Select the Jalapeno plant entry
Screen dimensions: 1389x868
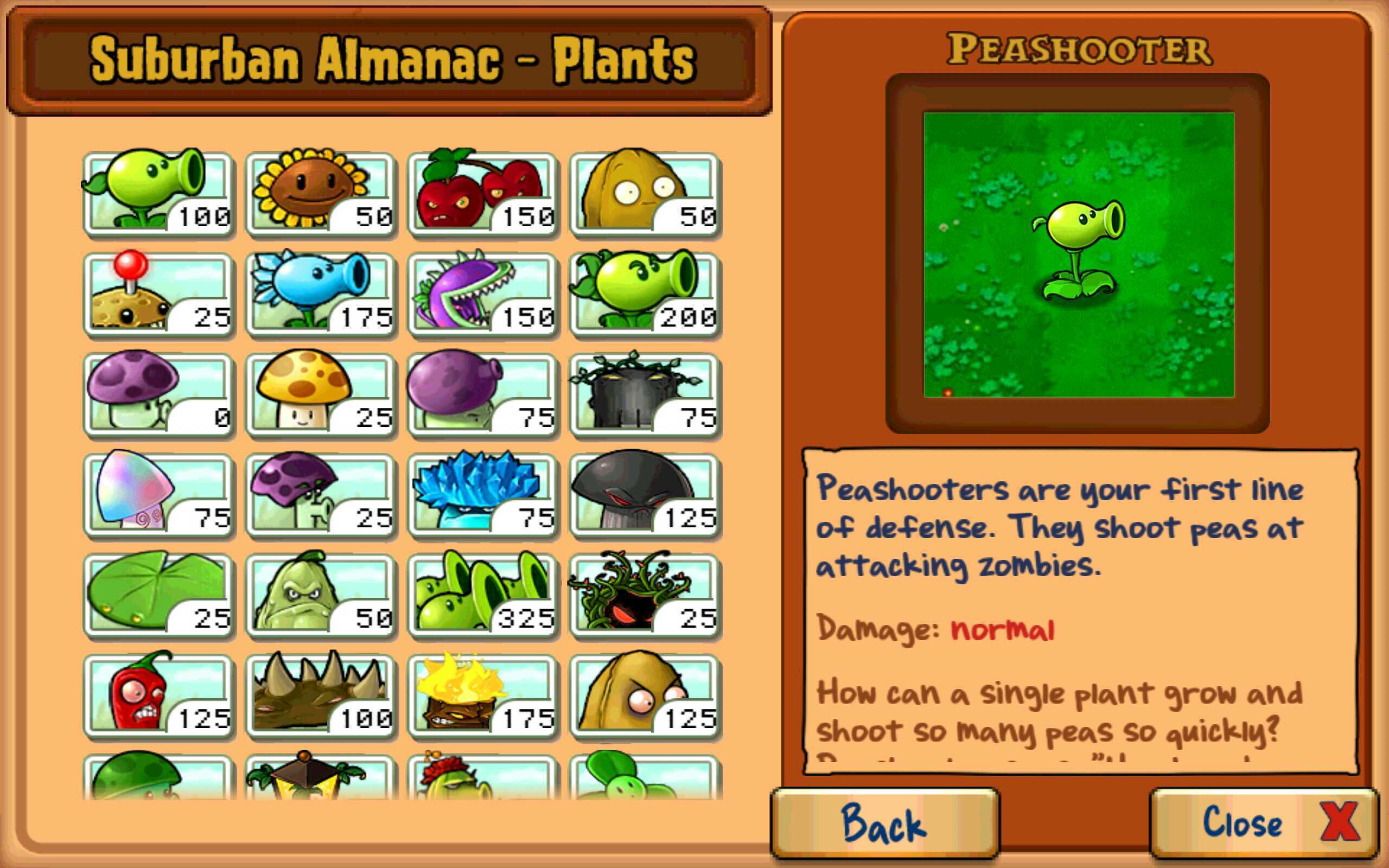point(158,698)
